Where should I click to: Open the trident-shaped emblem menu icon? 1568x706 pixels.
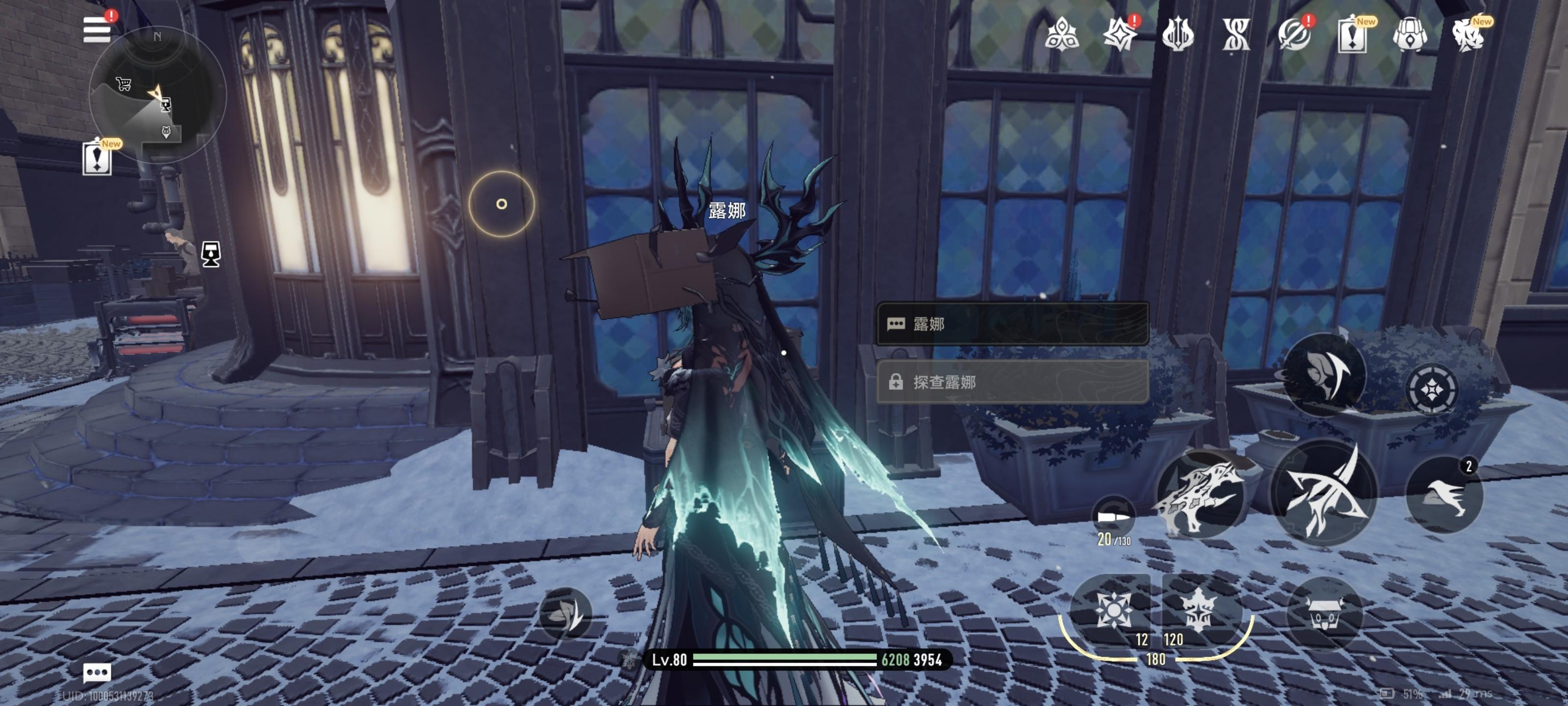click(1178, 34)
